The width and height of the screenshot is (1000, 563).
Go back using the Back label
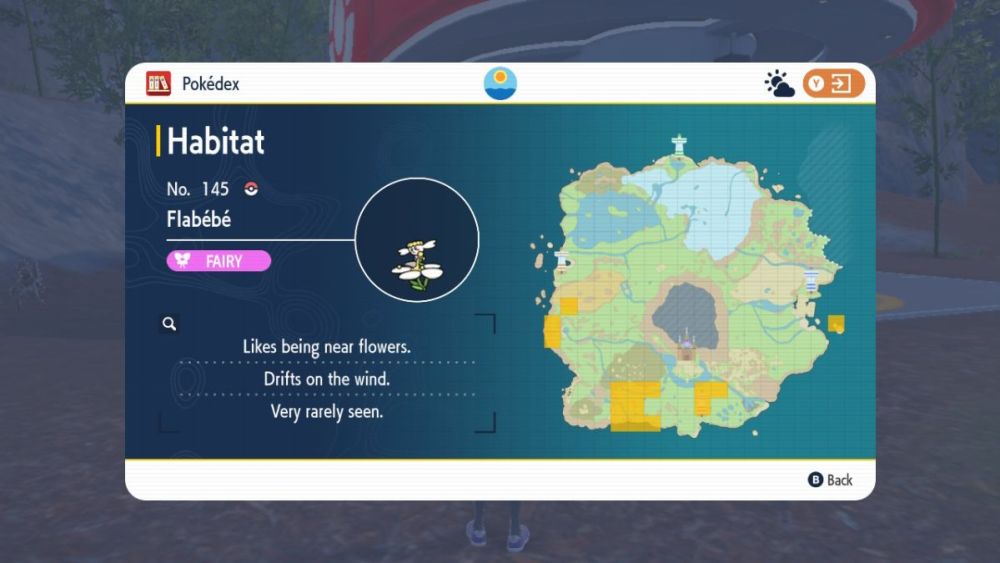(x=831, y=480)
